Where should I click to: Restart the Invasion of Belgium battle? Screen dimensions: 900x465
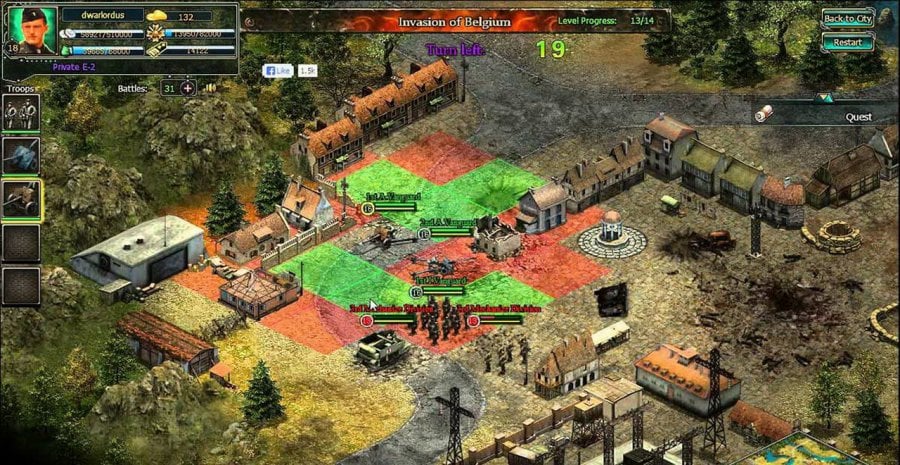click(x=847, y=43)
